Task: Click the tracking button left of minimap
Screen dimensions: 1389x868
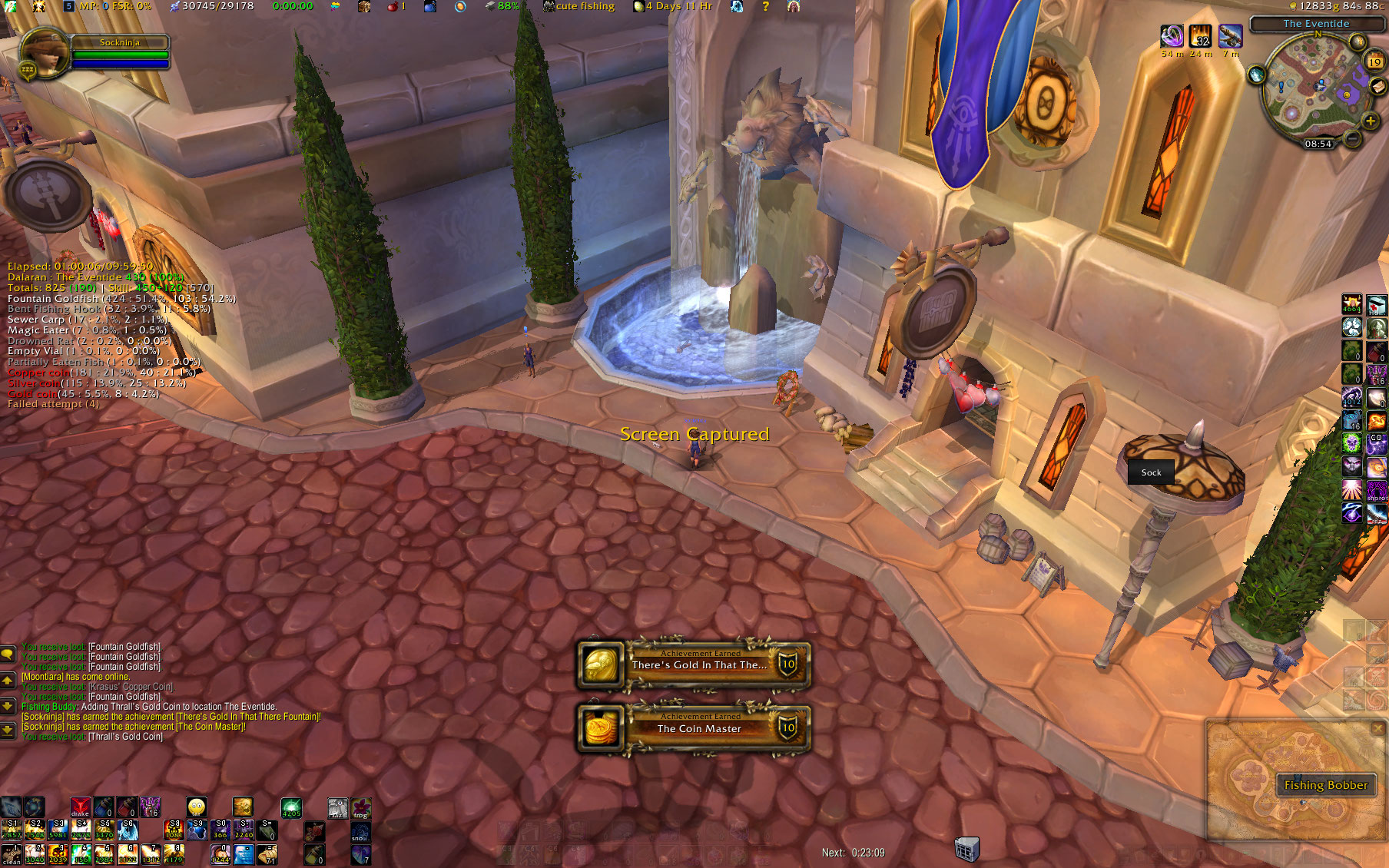Action: pos(1257,75)
